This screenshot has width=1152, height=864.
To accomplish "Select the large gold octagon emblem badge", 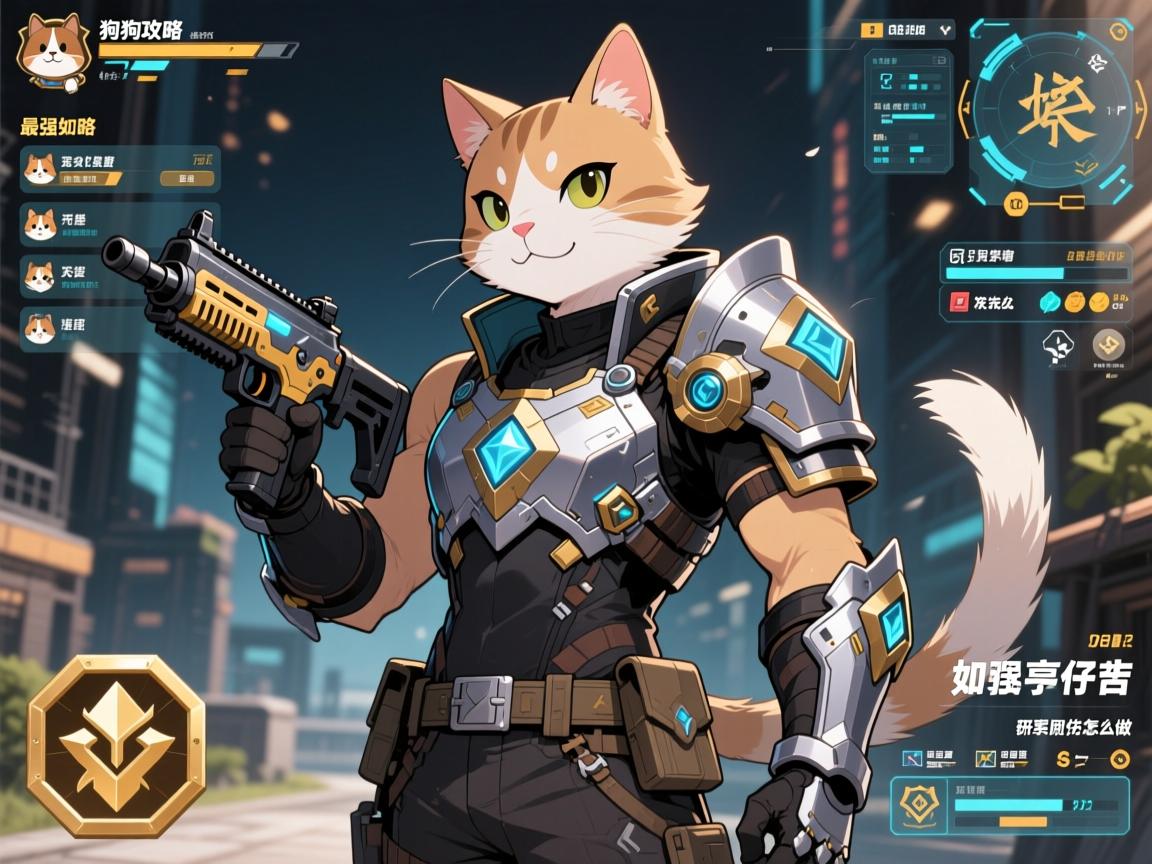I will pyautogui.click(x=116, y=745).
